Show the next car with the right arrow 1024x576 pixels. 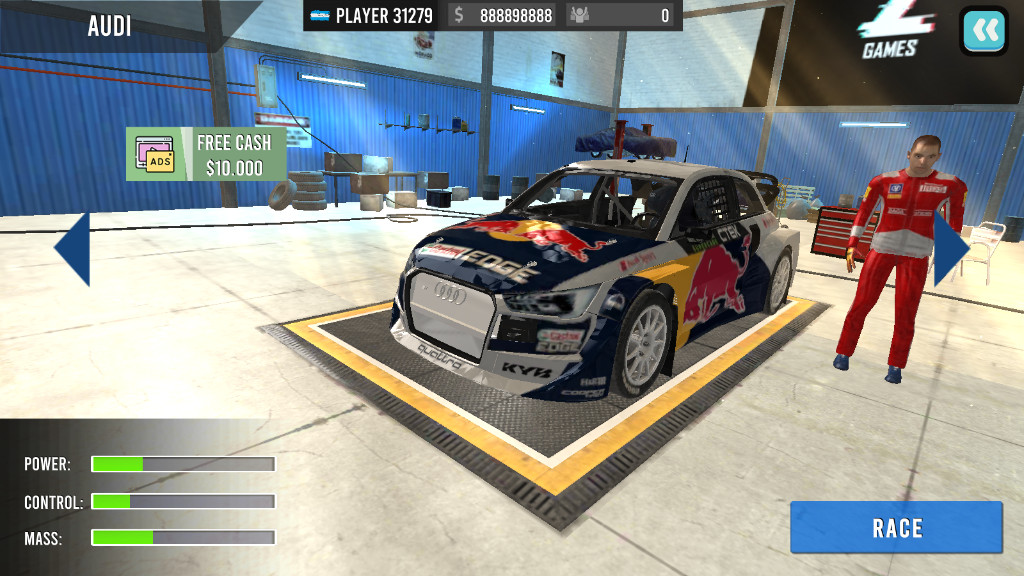coord(950,250)
